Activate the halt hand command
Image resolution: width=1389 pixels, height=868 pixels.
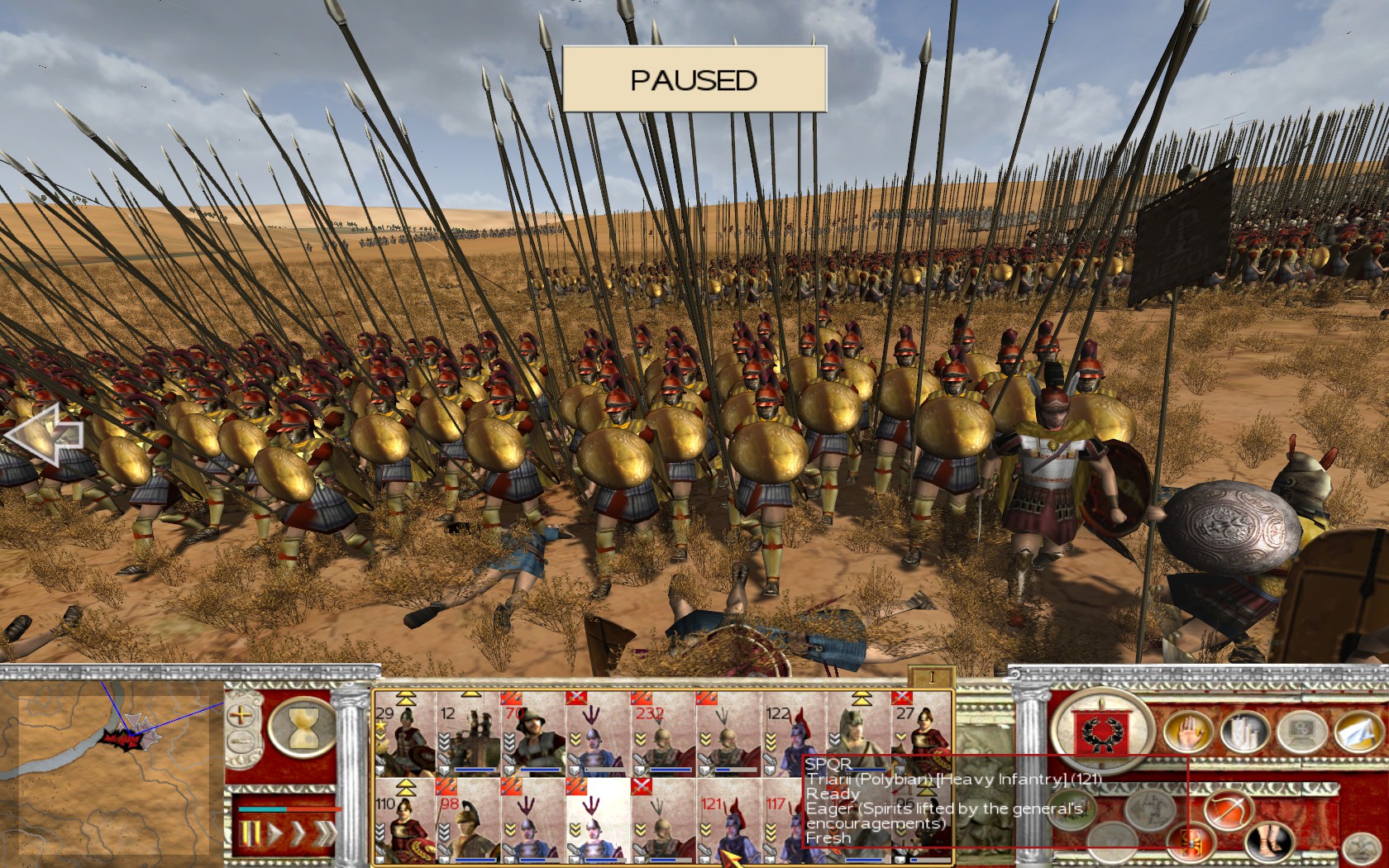point(1186,732)
